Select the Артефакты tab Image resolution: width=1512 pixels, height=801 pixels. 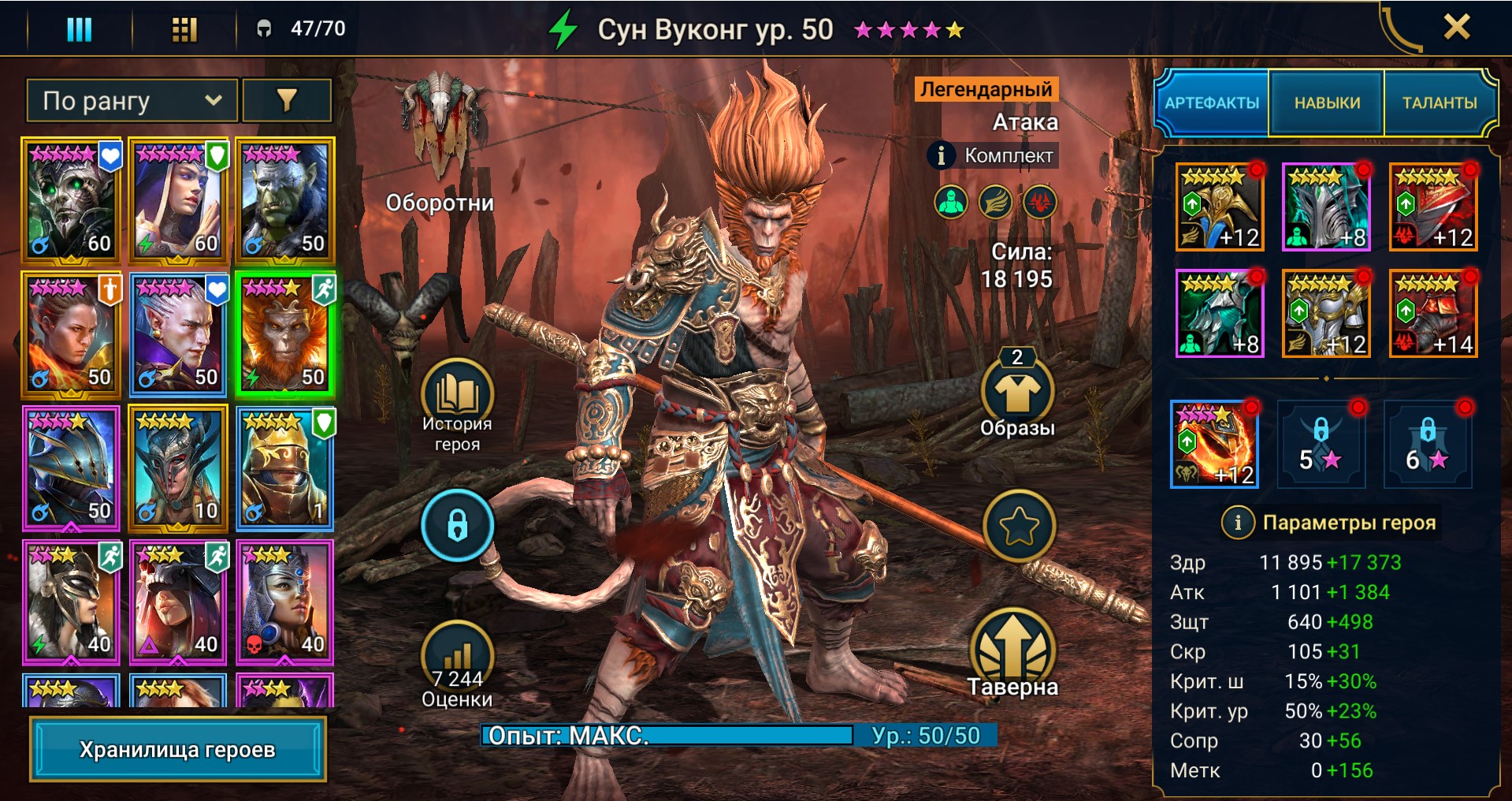(1212, 102)
